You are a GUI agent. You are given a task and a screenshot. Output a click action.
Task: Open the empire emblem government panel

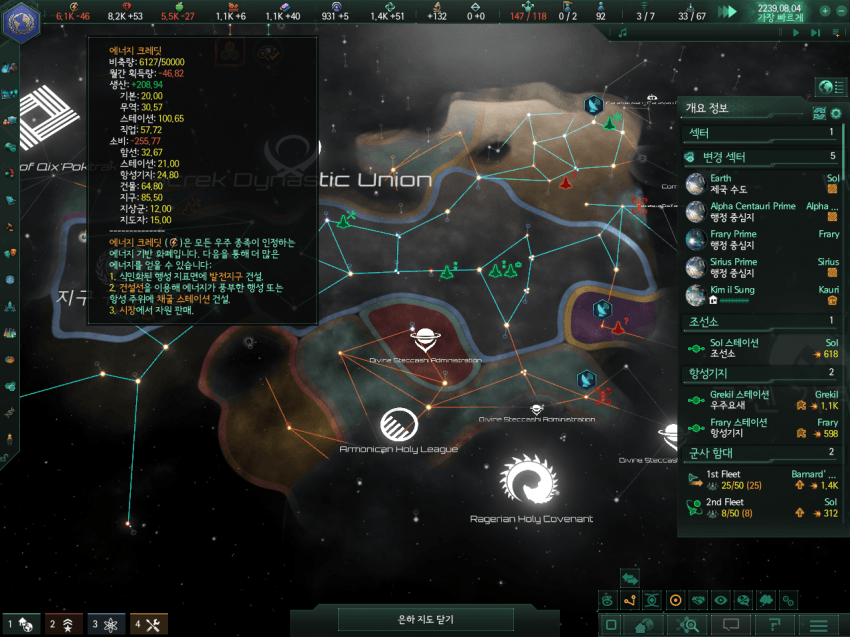(21, 22)
